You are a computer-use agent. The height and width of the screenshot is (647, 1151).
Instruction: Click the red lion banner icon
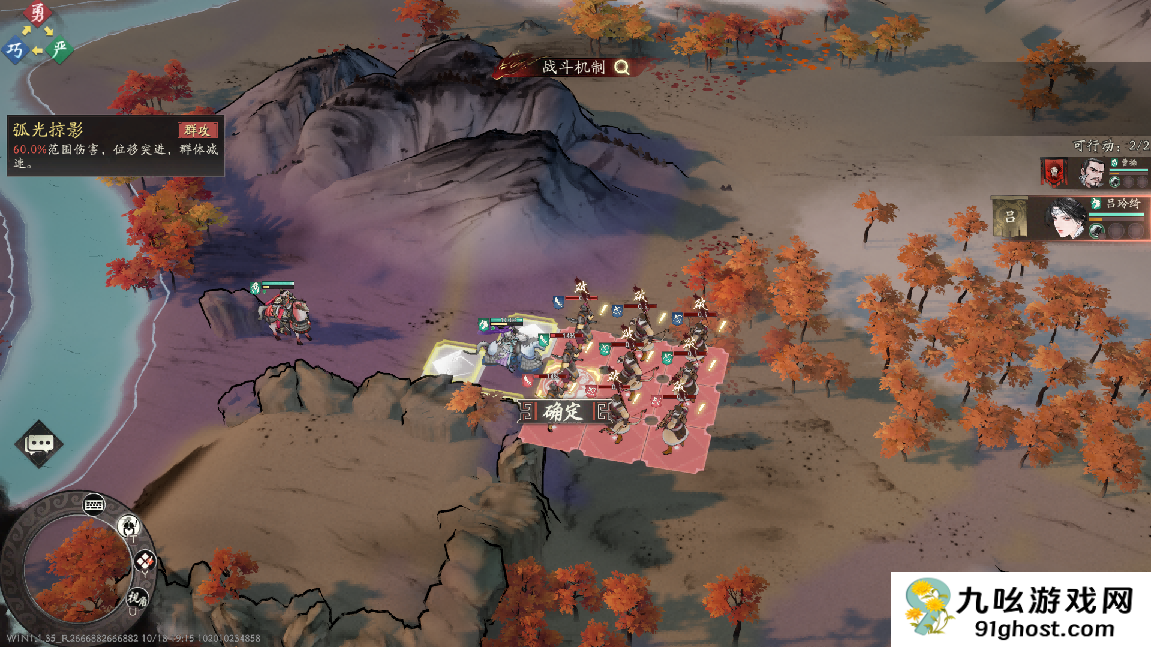tap(1054, 172)
